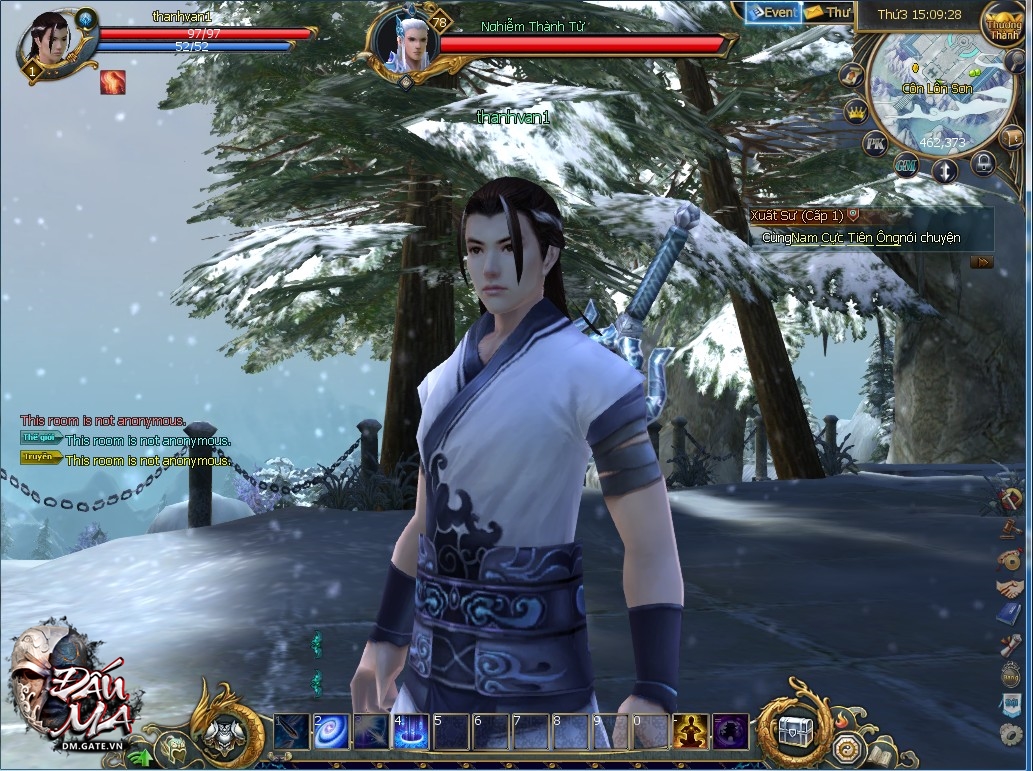1033x771 pixels.
Task: Switch chat to the Thế giới channel
Action: 41,438
